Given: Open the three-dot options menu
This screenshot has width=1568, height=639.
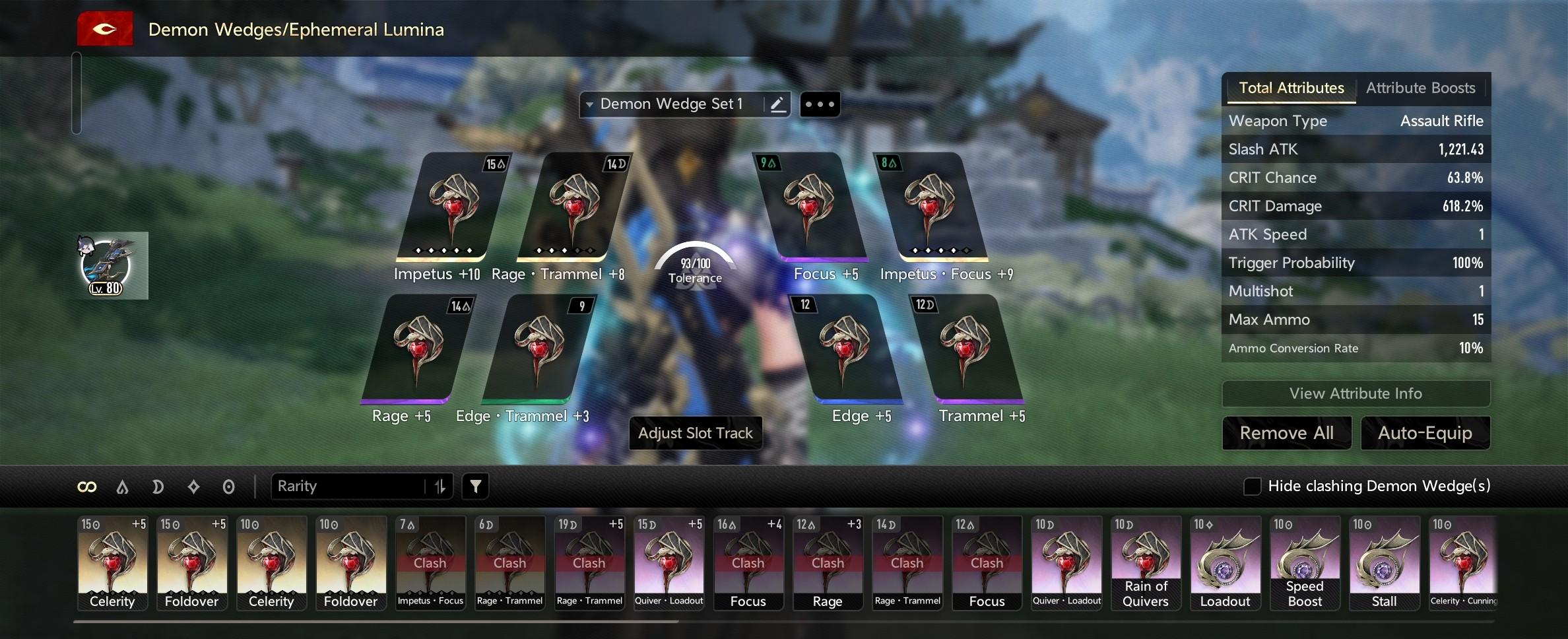Looking at the screenshot, I should click(x=820, y=104).
